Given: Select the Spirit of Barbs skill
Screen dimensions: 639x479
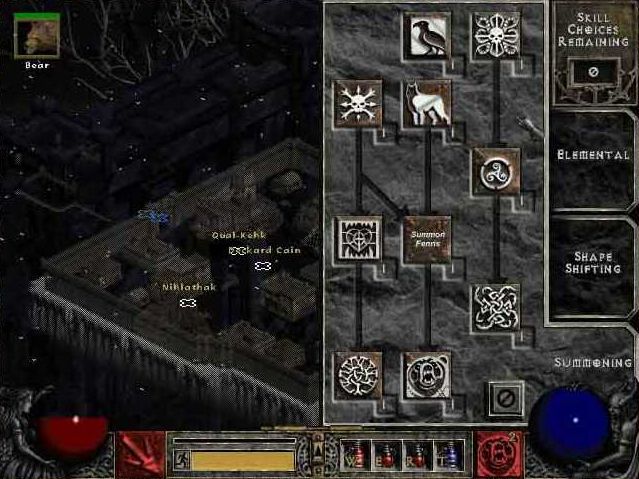Looking at the screenshot, I should 358,375.
